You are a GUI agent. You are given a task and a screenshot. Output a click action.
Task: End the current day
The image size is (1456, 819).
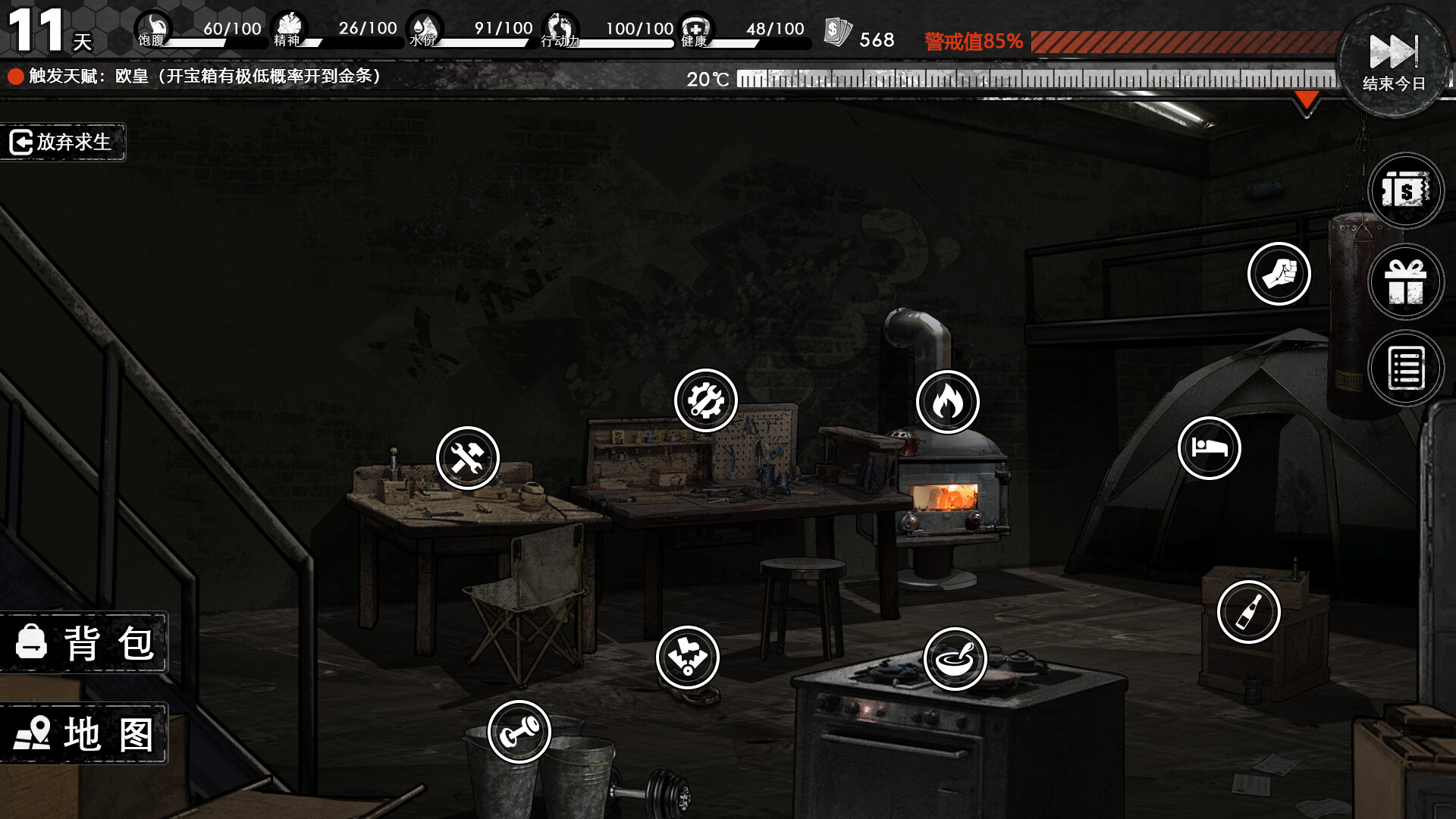(x=1393, y=61)
